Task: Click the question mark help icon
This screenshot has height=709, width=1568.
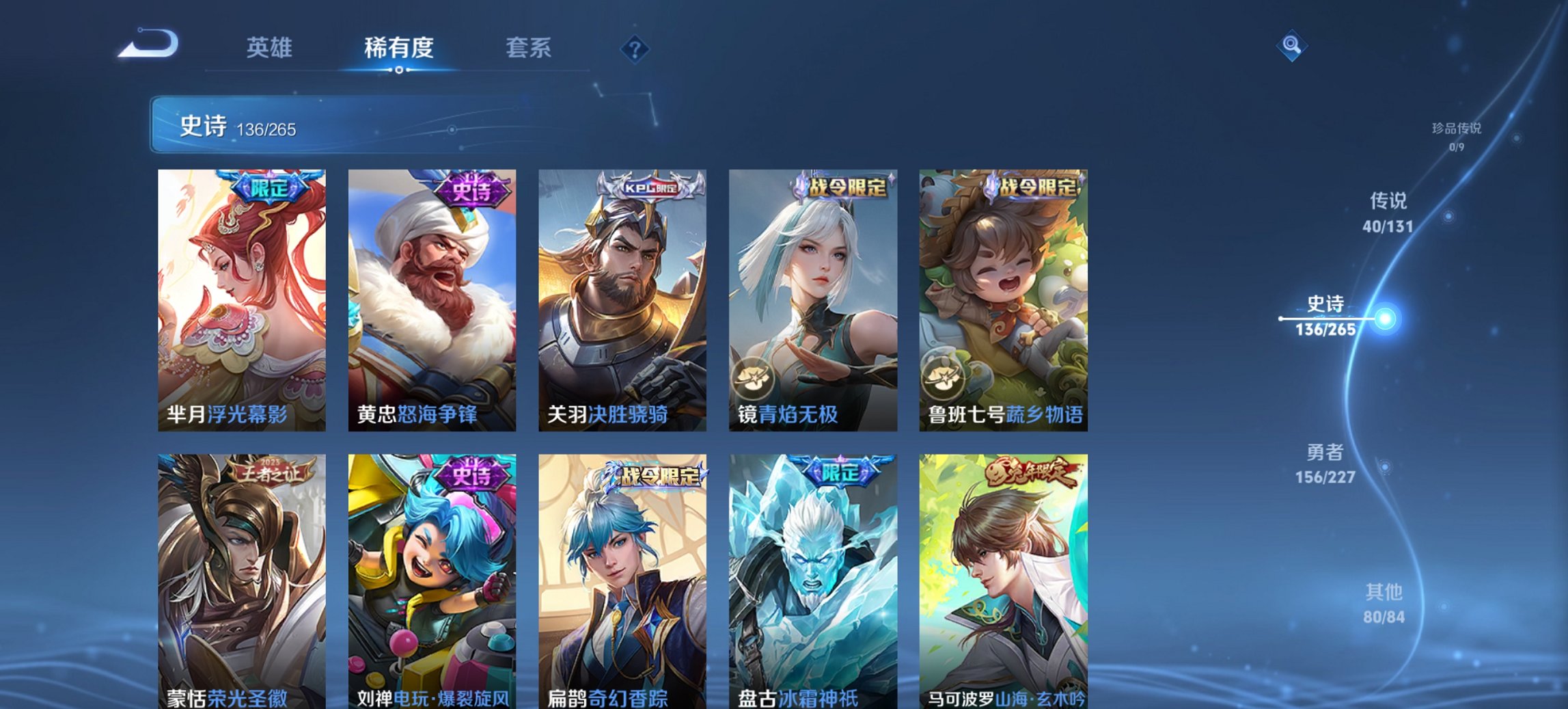Action: coord(635,48)
